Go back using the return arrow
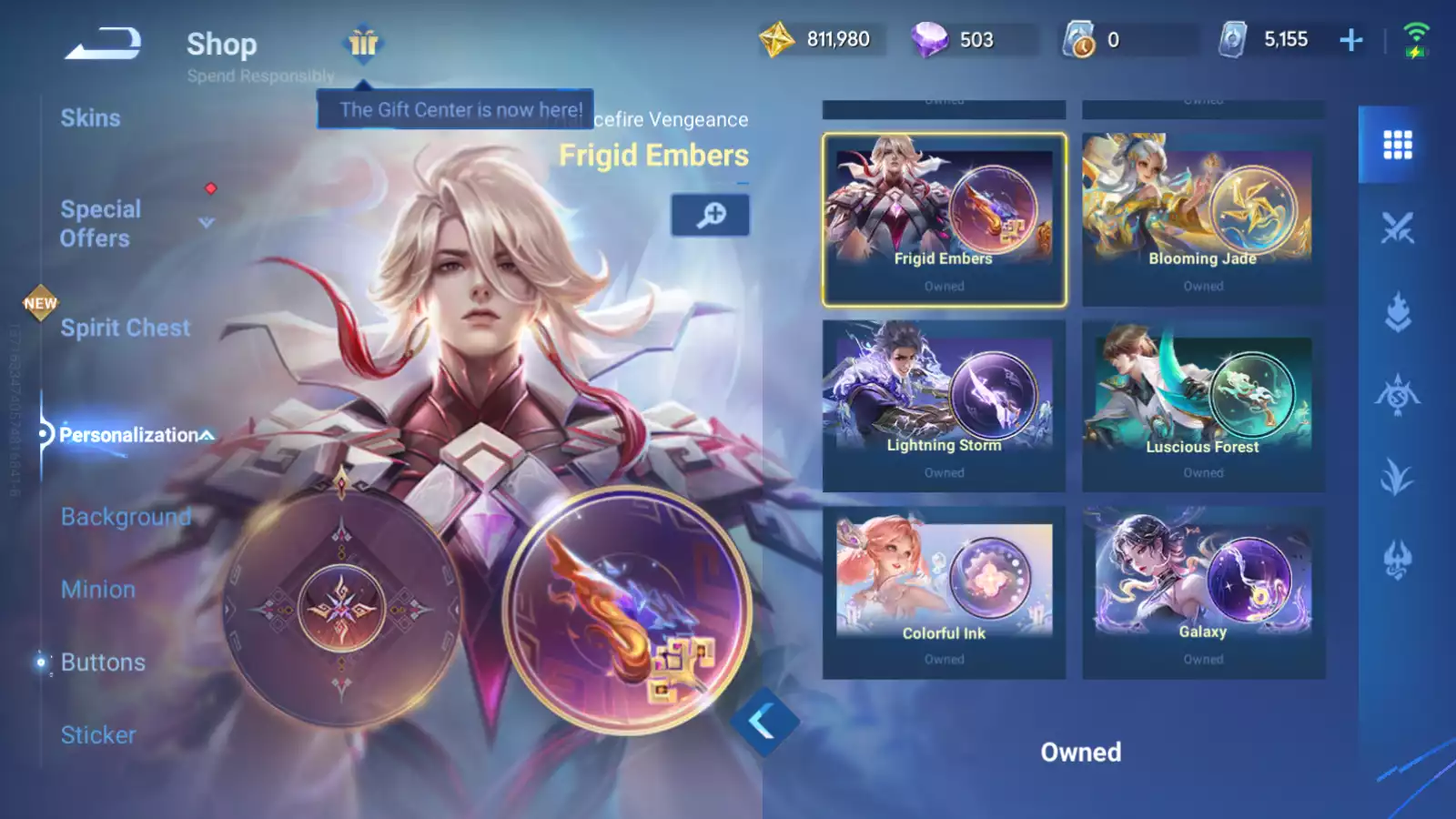Image resolution: width=1456 pixels, height=819 pixels. point(103,43)
